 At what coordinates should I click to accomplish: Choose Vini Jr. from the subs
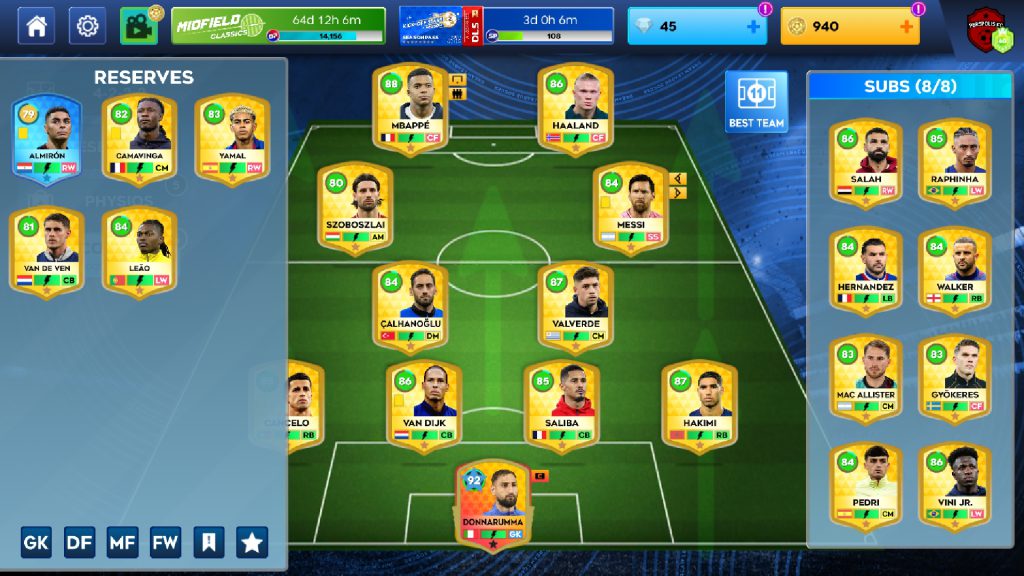coord(955,485)
